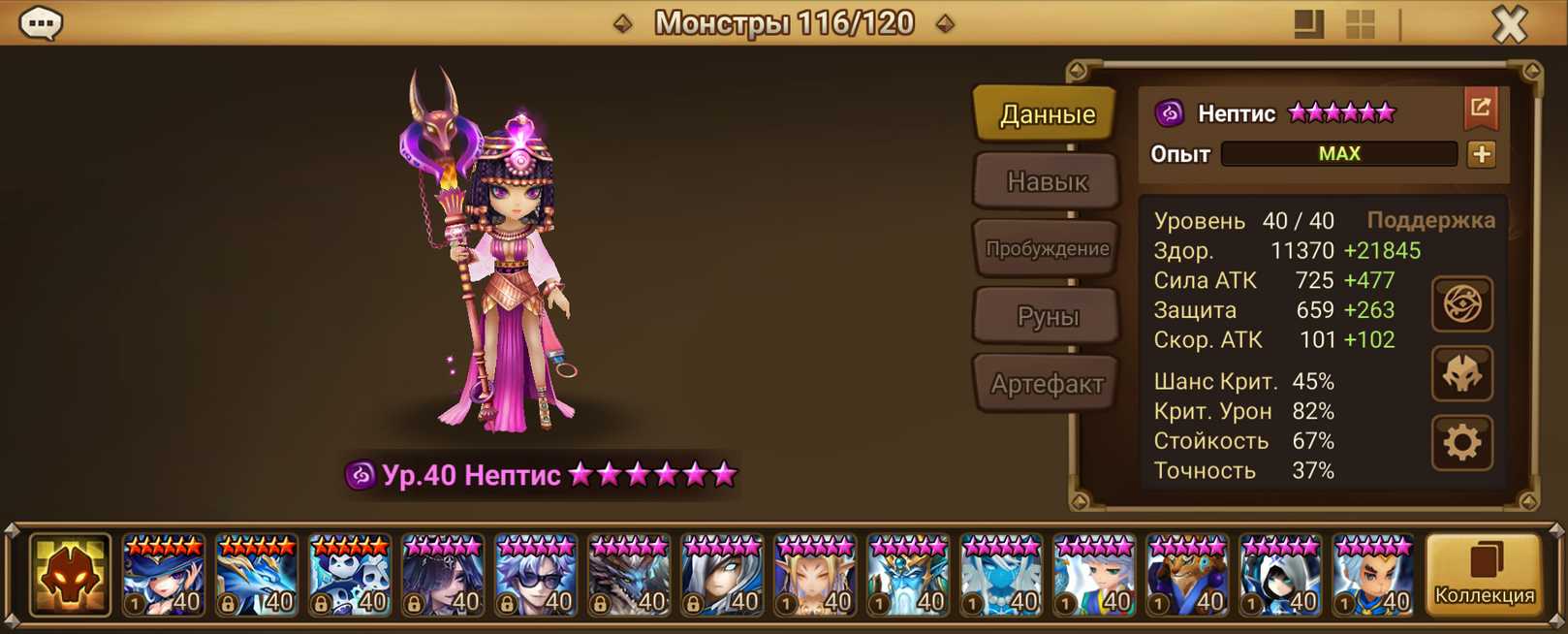
Task: Open the Руны tab
Action: tap(1047, 316)
